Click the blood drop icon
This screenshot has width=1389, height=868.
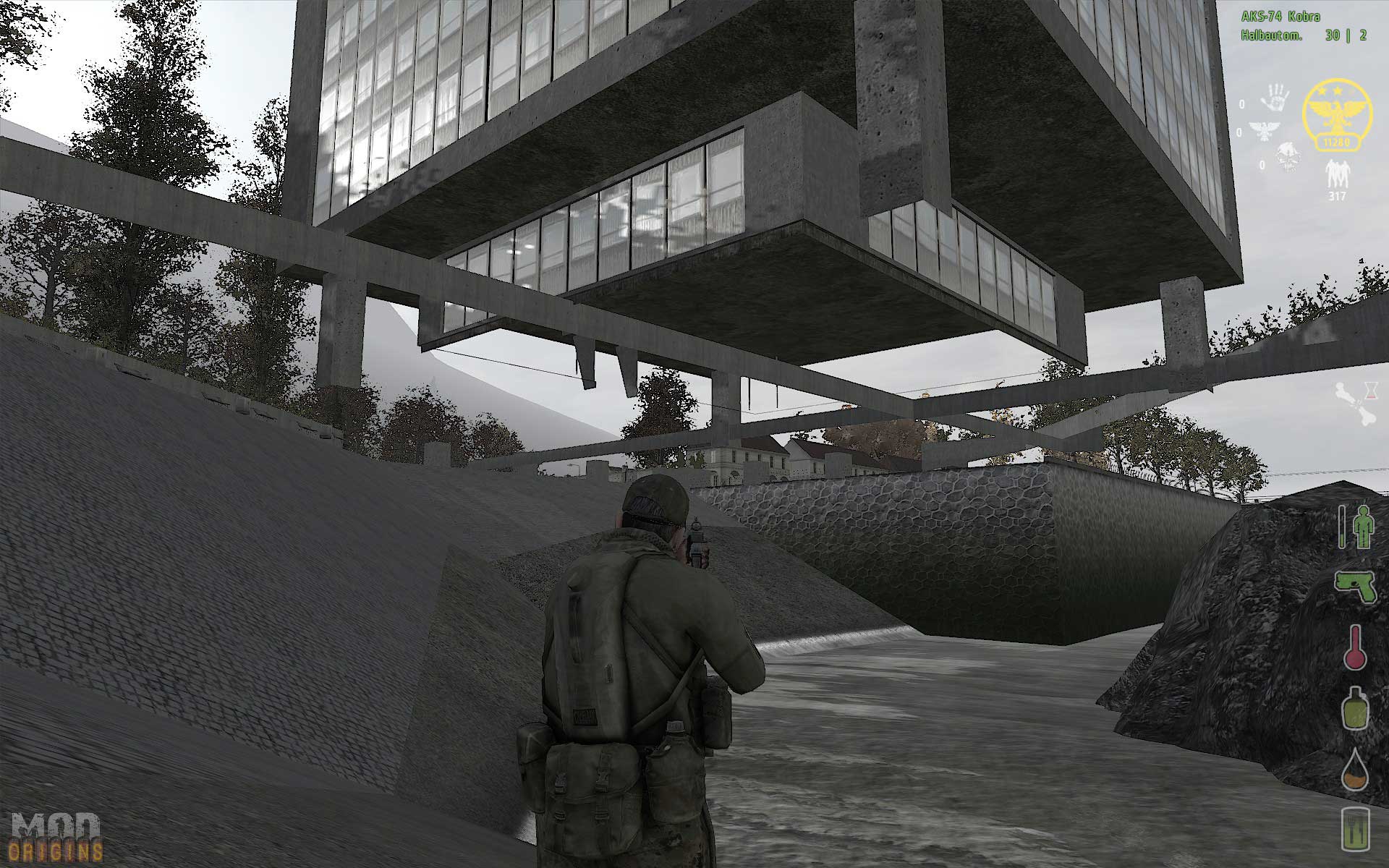point(1354,769)
